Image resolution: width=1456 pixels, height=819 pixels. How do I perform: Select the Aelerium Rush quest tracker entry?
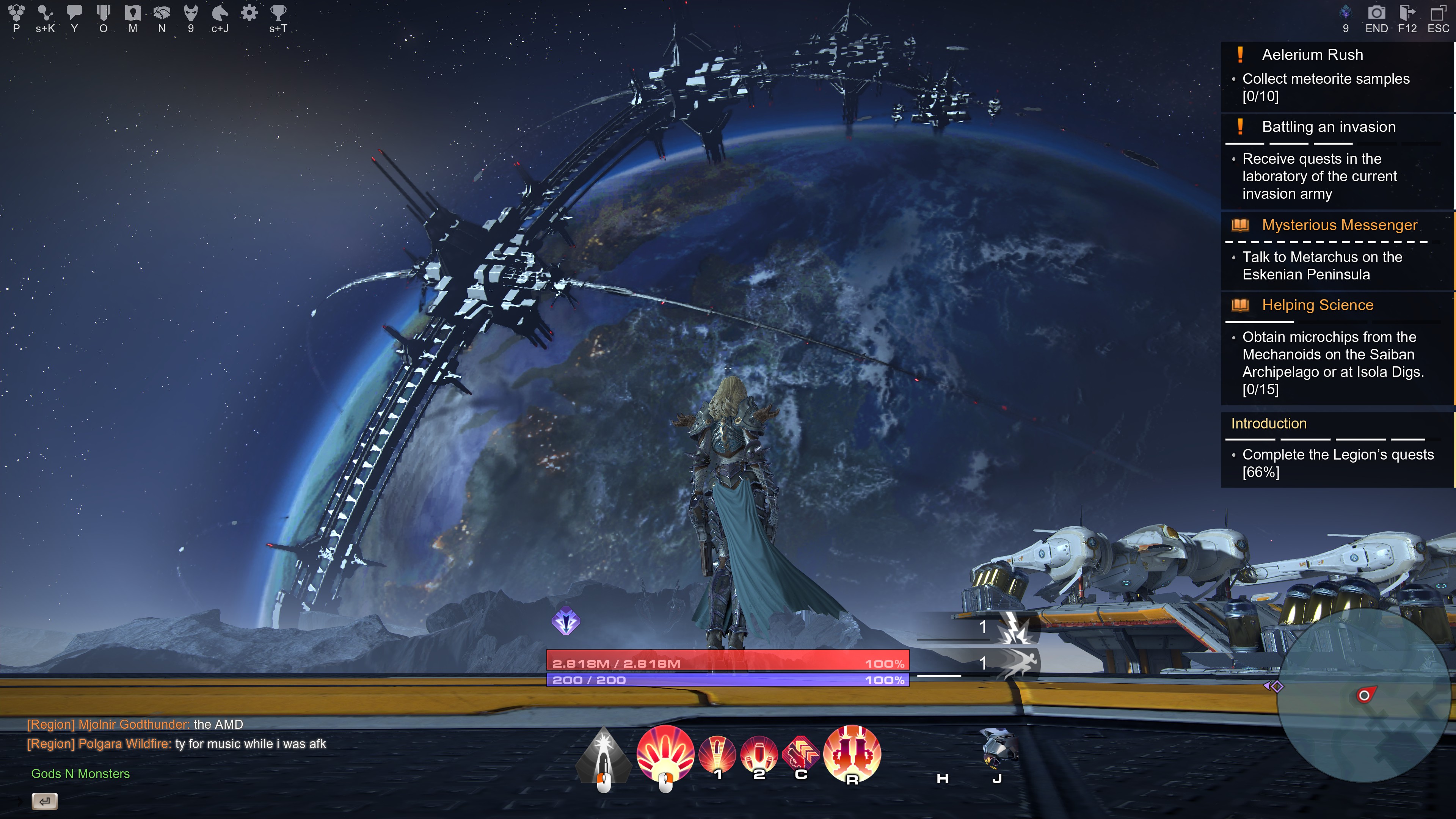click(1312, 55)
